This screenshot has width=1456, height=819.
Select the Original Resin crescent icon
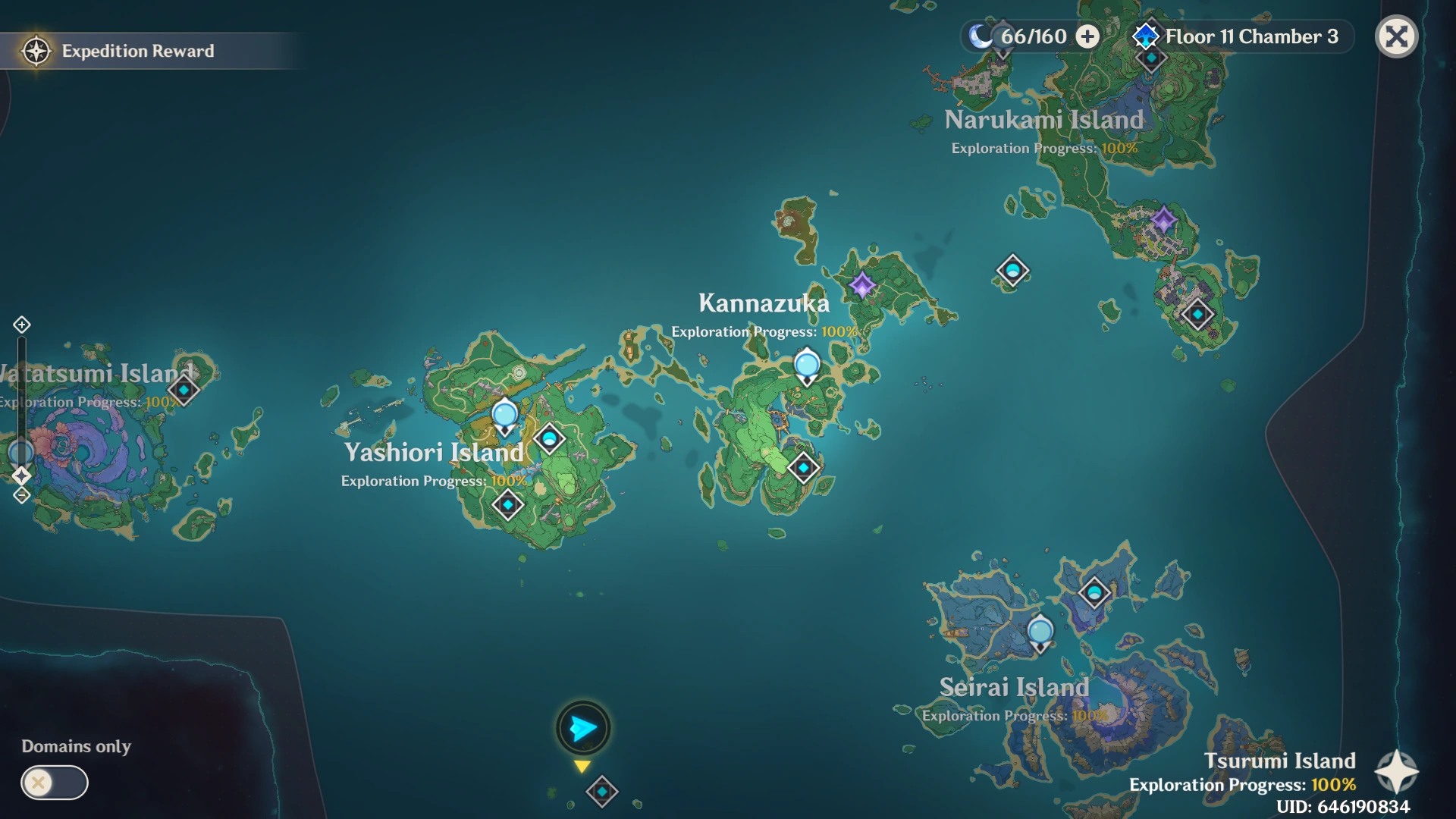981,36
